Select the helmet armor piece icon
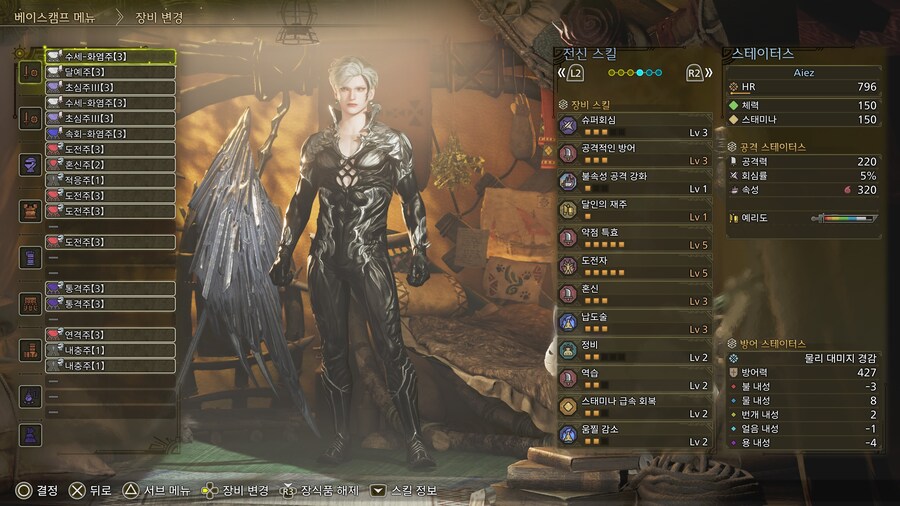This screenshot has height=506, width=900. pyautogui.click(x=30, y=164)
